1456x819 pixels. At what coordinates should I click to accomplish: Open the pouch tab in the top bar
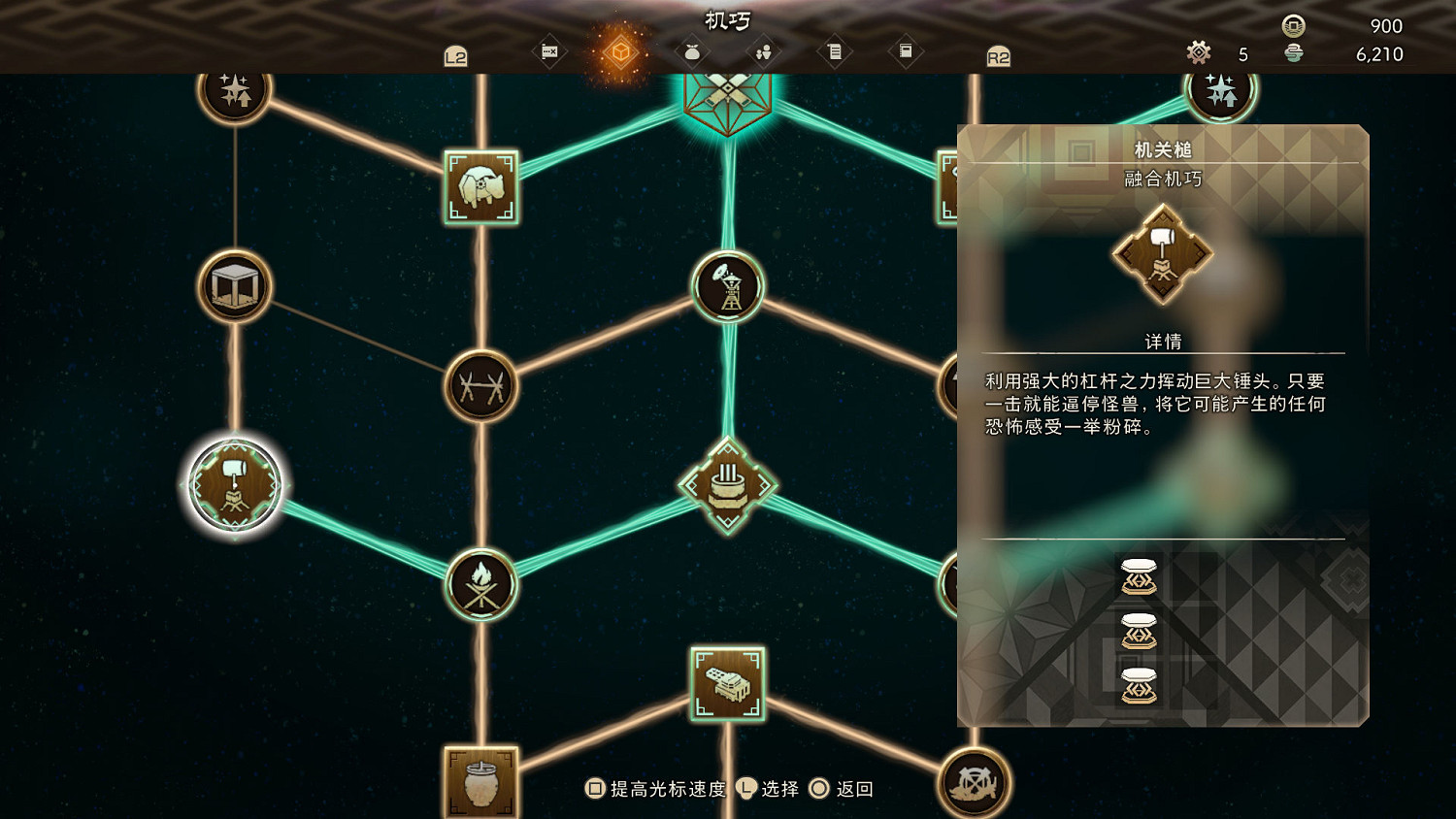tap(691, 54)
